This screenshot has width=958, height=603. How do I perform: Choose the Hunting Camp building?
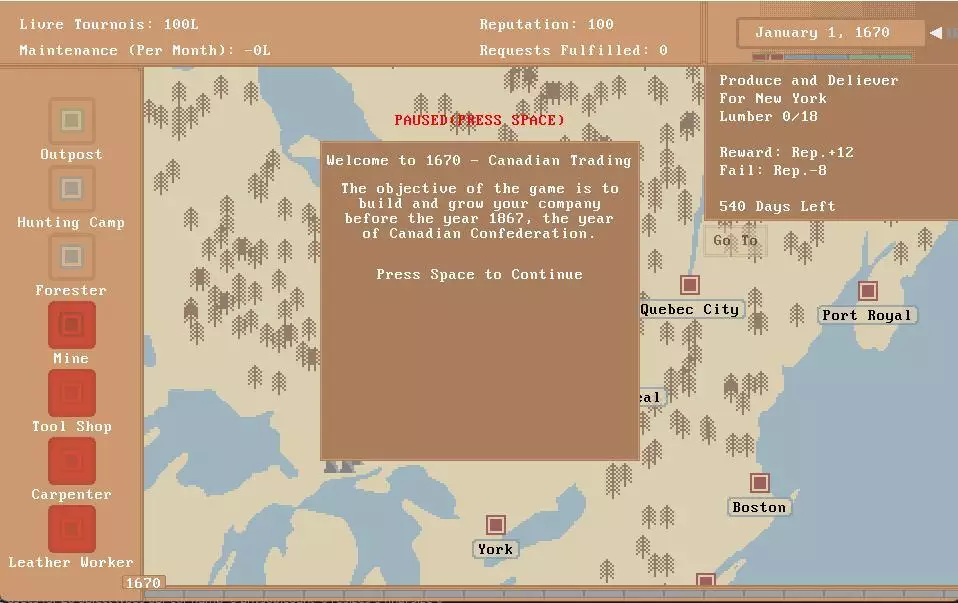[x=71, y=189]
